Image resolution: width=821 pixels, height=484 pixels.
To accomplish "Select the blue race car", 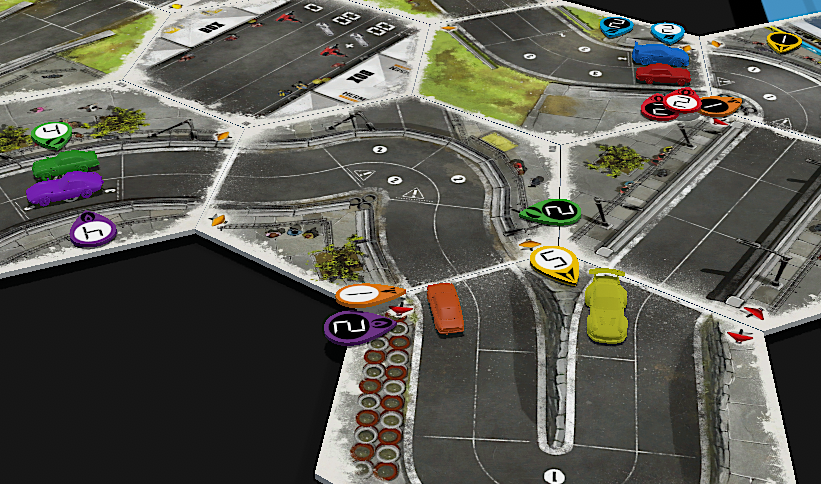I will point(660,54).
